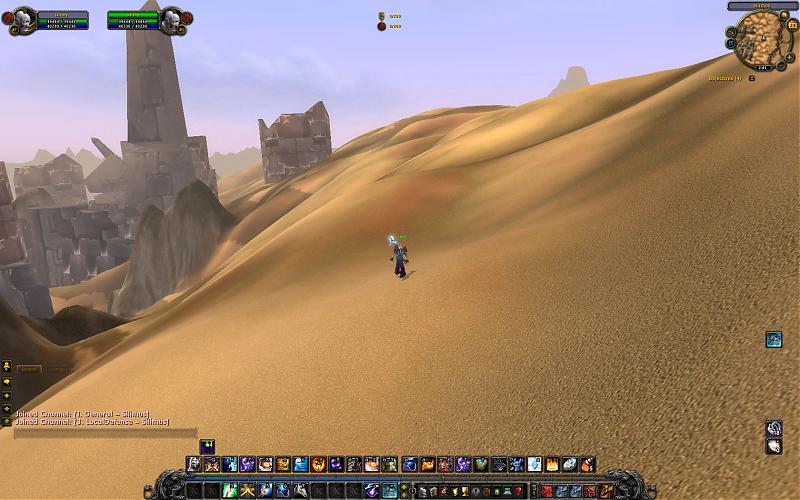The width and height of the screenshot is (800, 500).
Task: Open the chat bubble menu button
Action: coord(6,381)
